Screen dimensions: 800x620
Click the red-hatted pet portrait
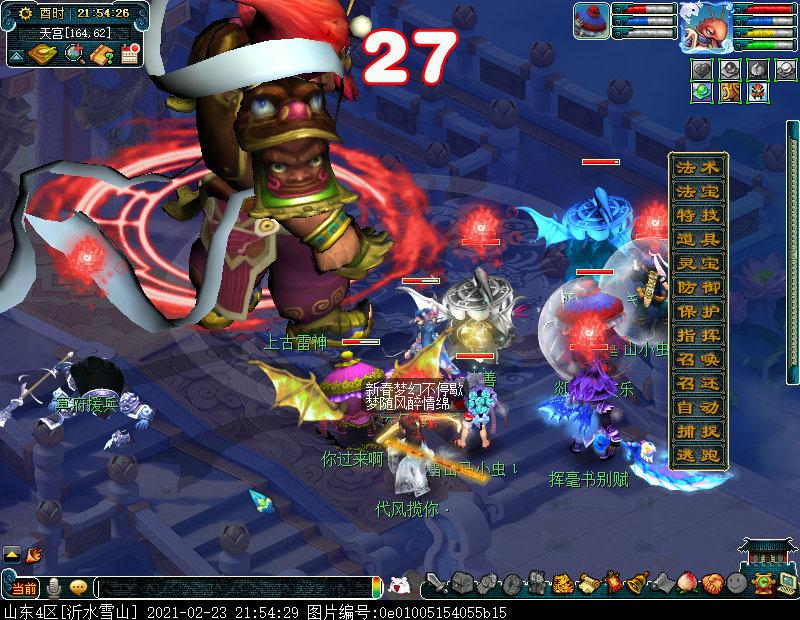(592, 22)
